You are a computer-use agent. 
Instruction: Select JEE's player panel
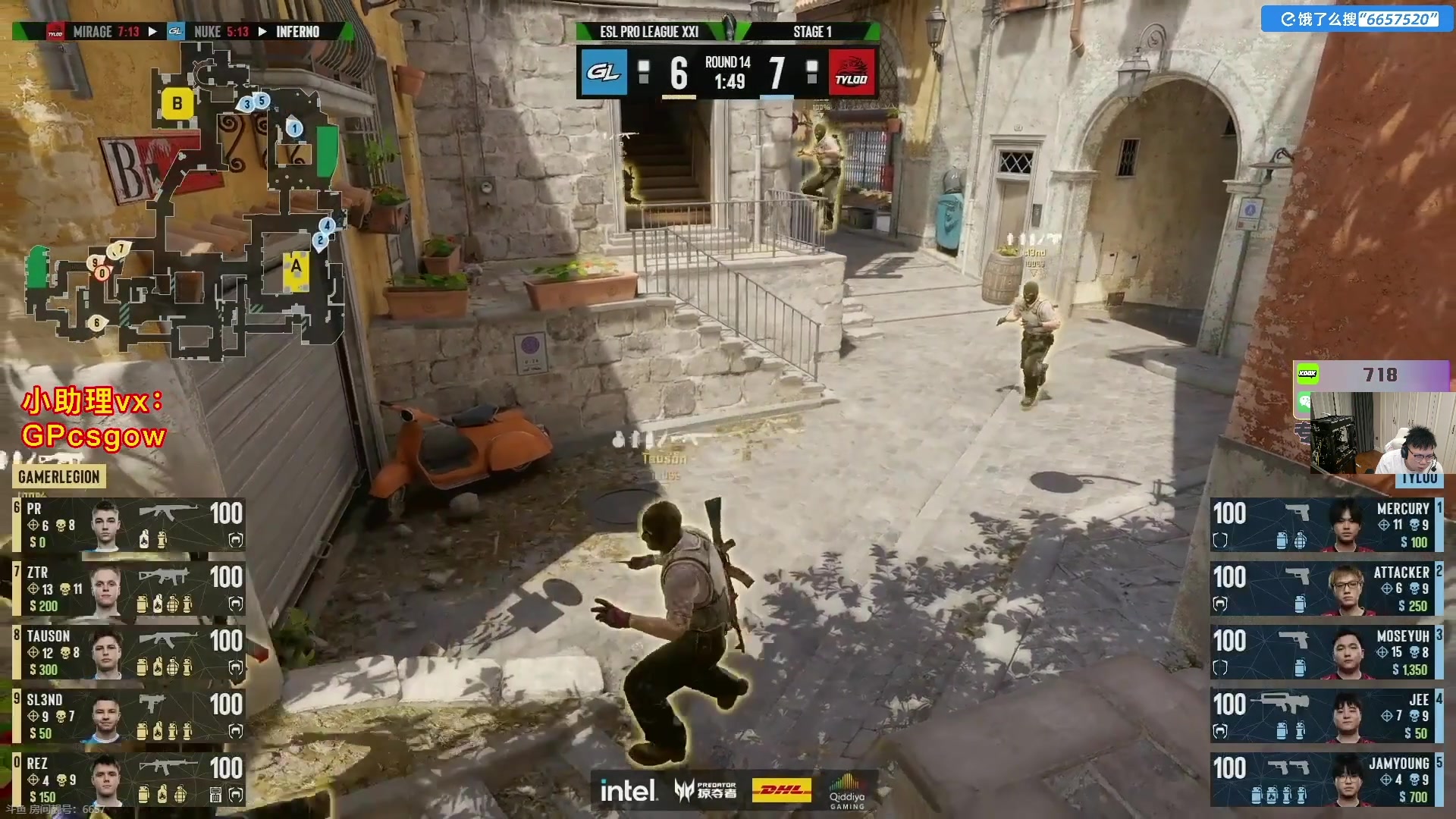[x=1326, y=716]
